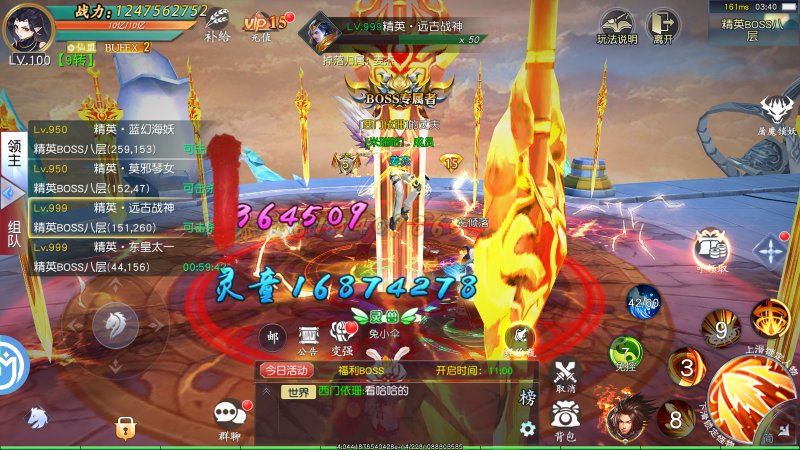
Task: Open the 榜 ranking button
Action: coord(527,397)
